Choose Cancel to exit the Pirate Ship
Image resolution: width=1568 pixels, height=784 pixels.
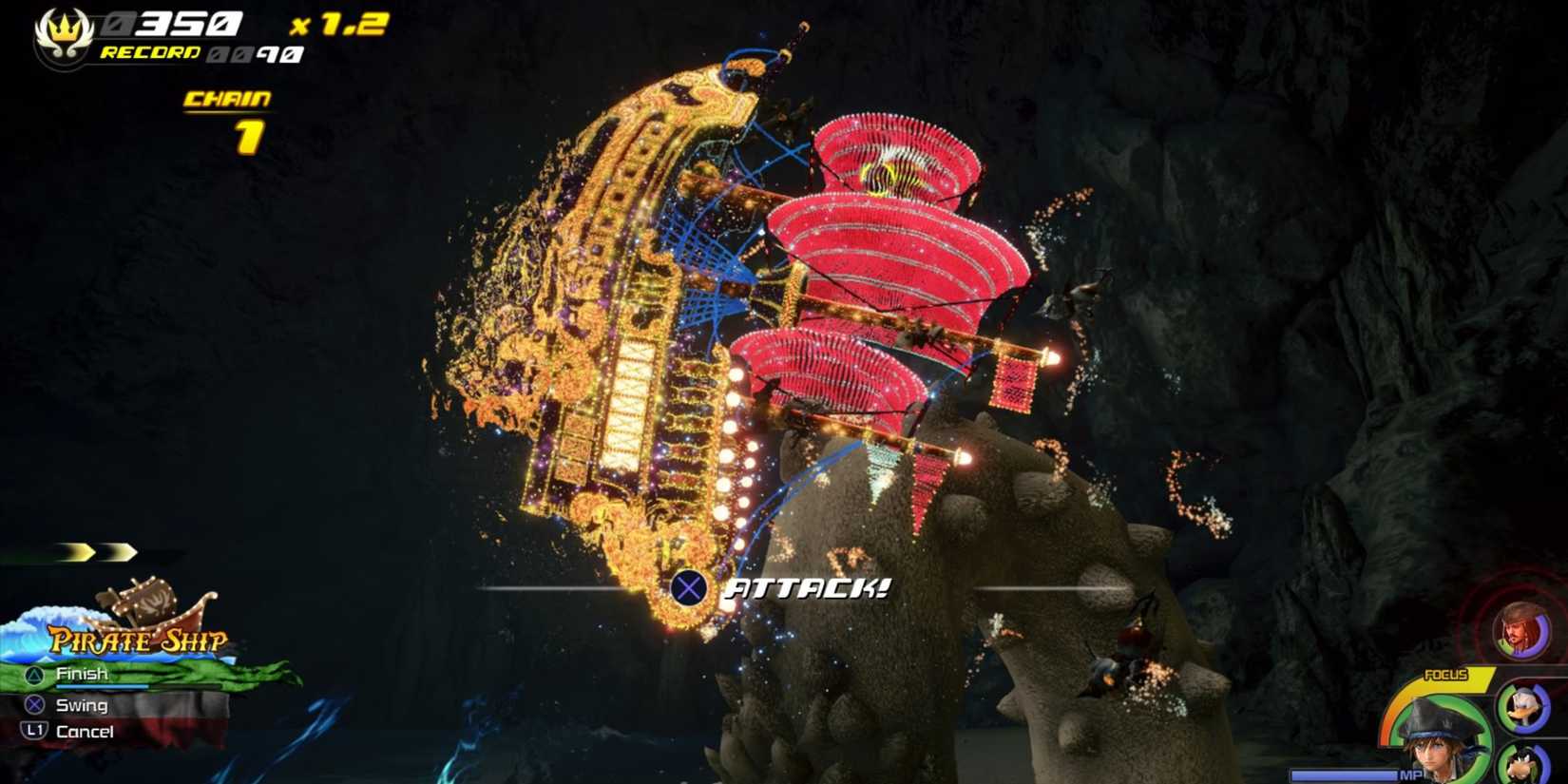pyautogui.click(x=87, y=732)
